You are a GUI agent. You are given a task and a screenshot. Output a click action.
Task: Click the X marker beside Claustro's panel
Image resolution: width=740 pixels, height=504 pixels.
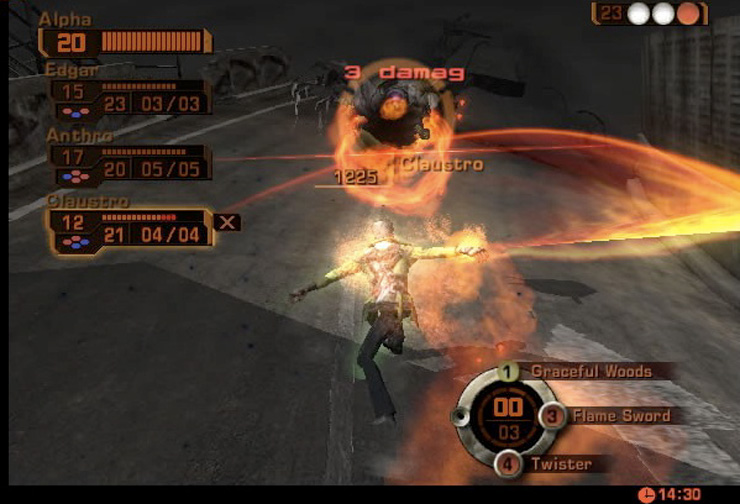tap(228, 222)
